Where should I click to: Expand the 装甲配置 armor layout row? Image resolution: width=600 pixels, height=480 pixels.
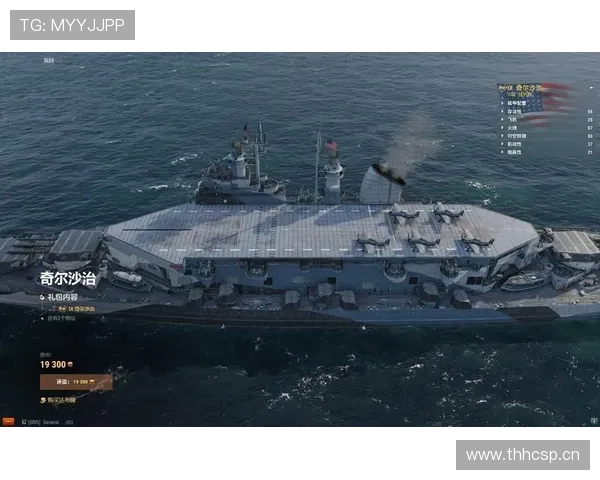pos(522,103)
